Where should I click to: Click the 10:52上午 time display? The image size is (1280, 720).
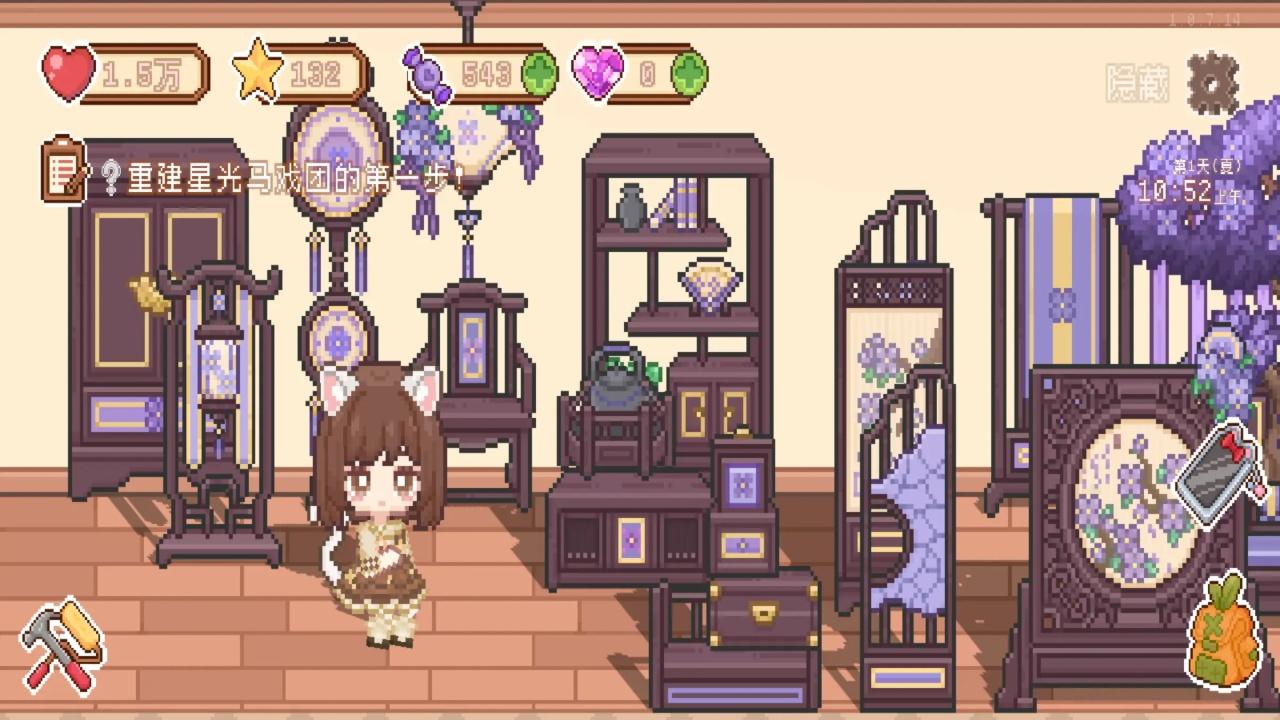click(x=1192, y=190)
